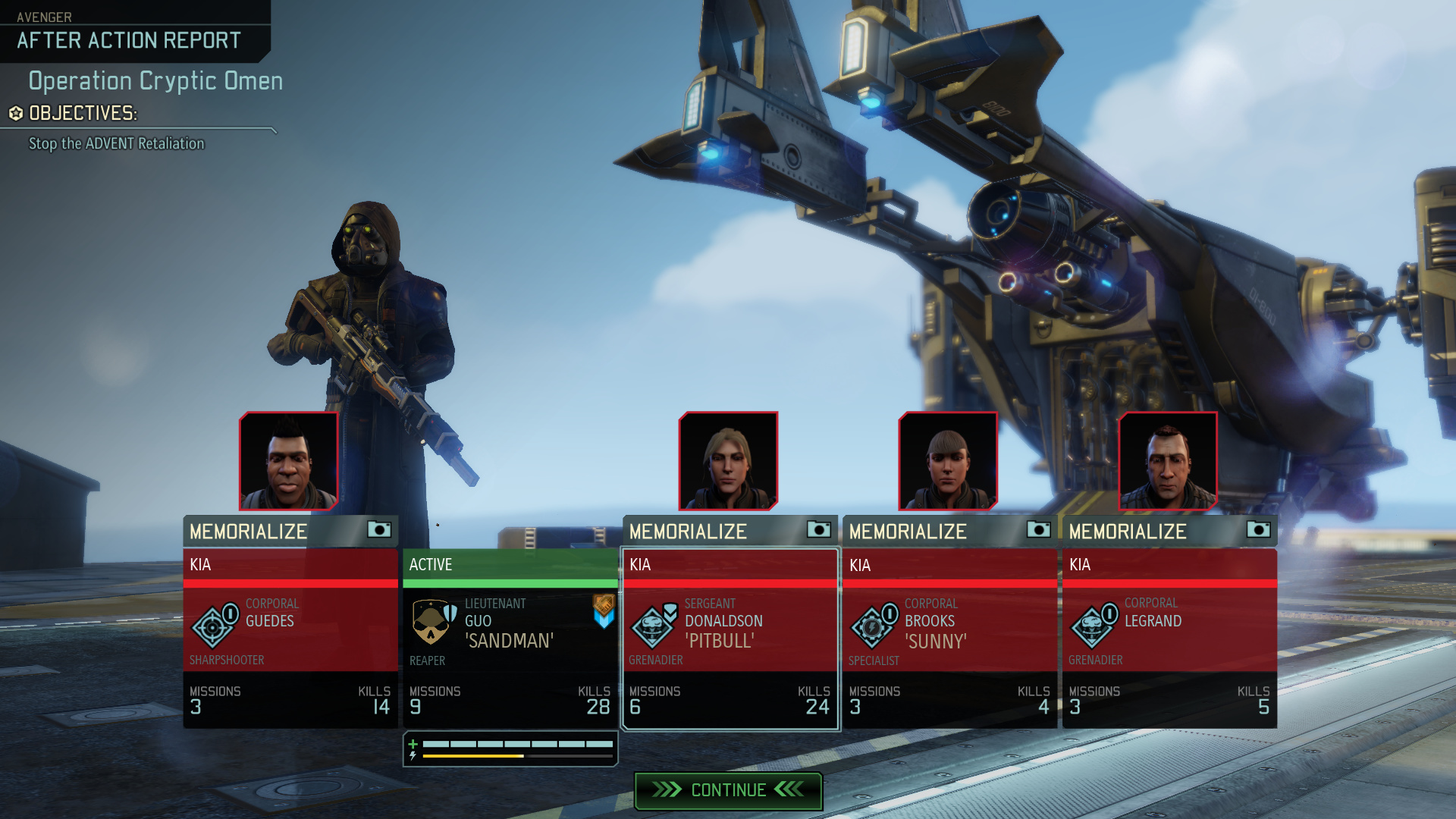
Task: Select Lieutenant Guo 'Sandman' soldier card
Action: pos(510,639)
